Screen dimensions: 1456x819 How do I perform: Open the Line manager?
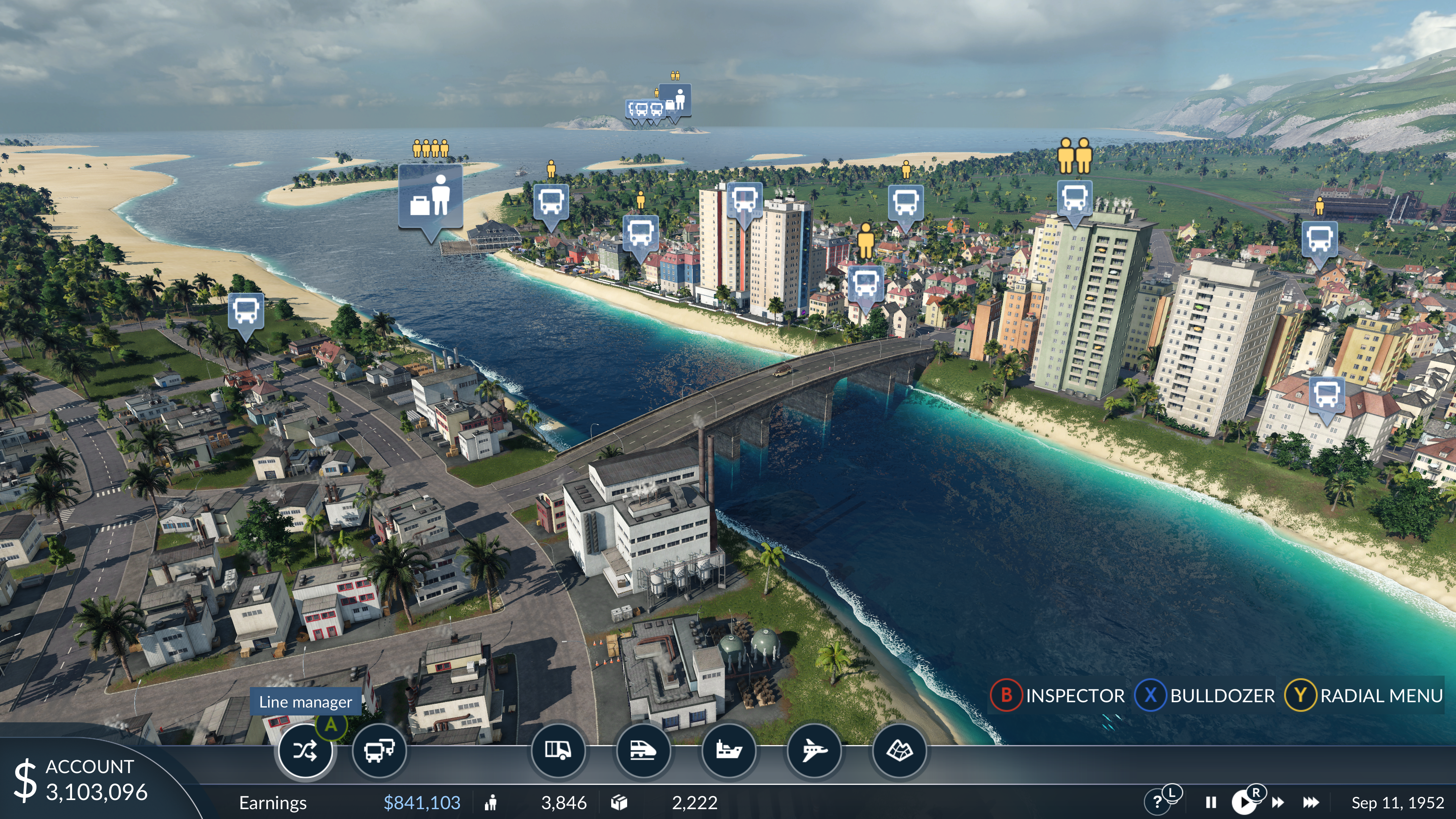(x=305, y=751)
